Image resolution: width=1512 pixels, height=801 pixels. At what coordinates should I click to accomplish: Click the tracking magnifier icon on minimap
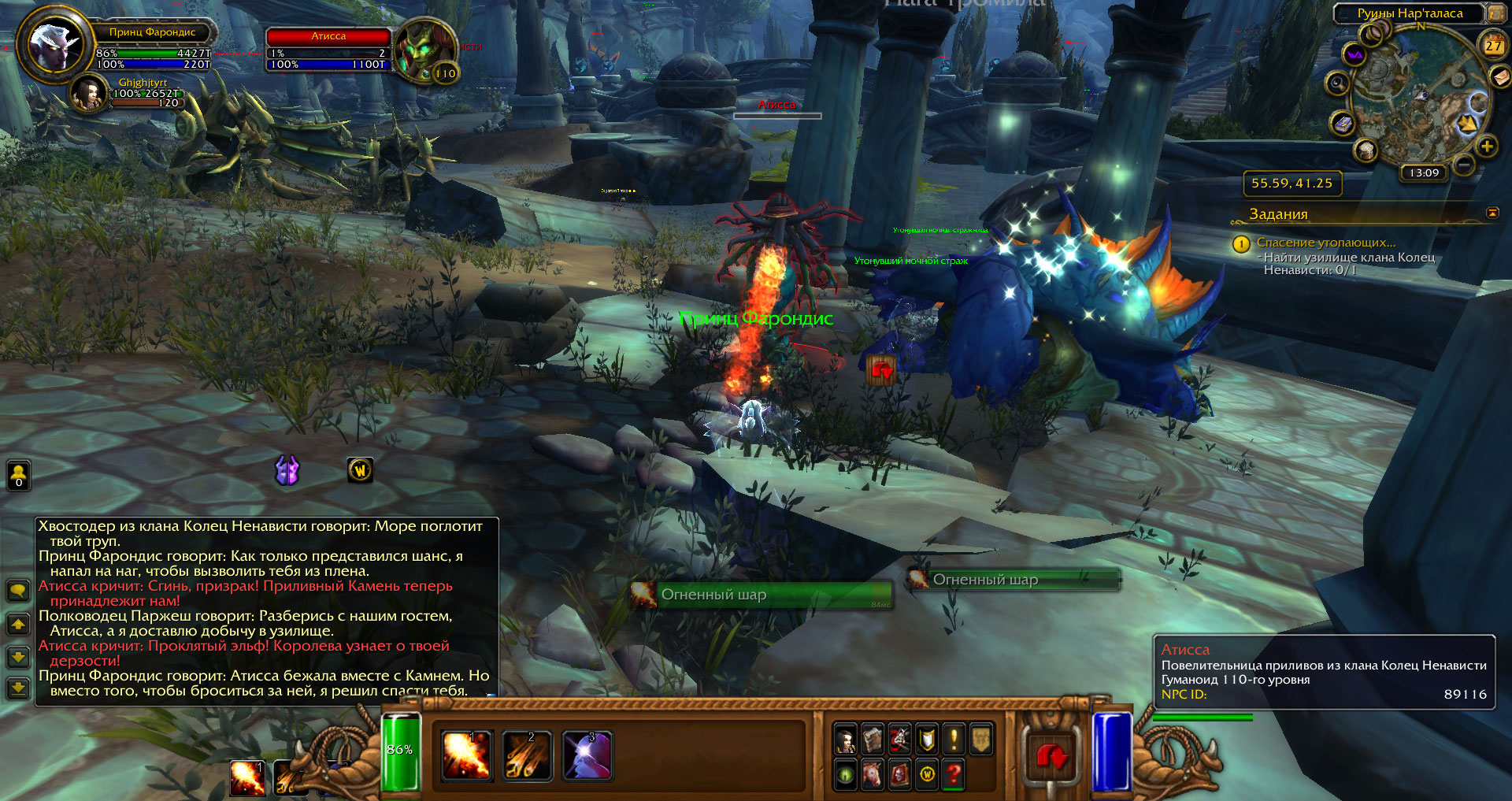(1336, 83)
